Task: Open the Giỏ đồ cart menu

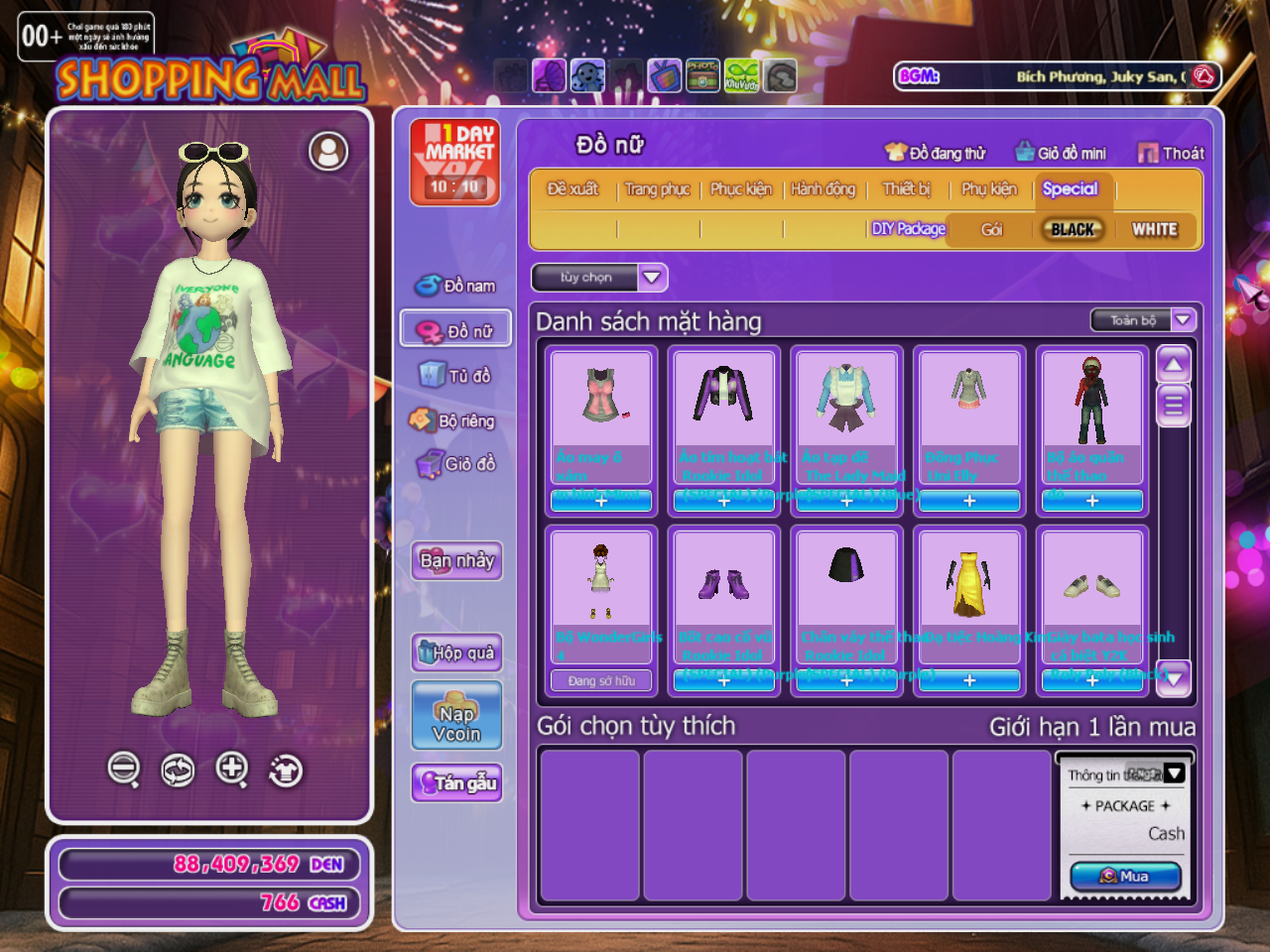Action: coord(456,463)
